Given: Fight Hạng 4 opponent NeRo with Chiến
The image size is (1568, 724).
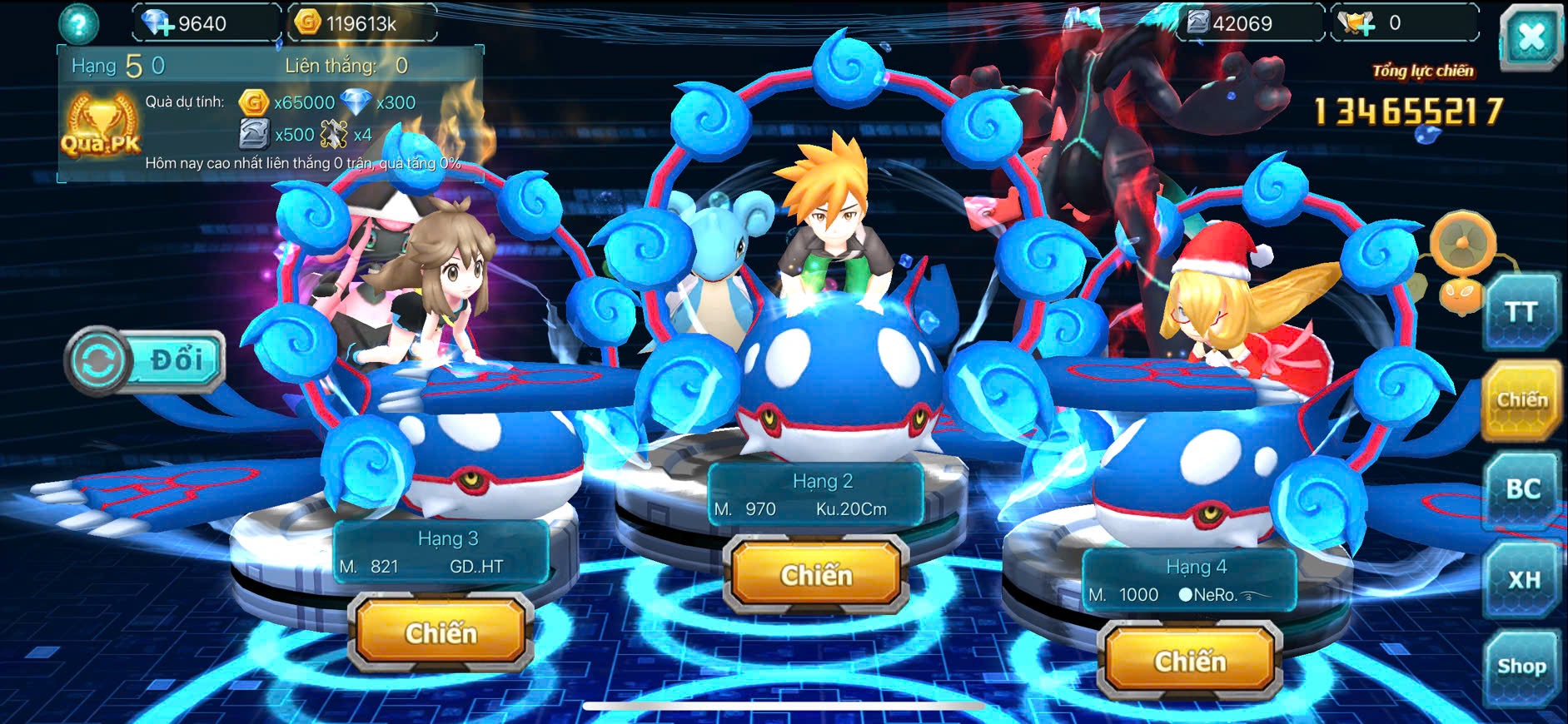Looking at the screenshot, I should click(1190, 662).
